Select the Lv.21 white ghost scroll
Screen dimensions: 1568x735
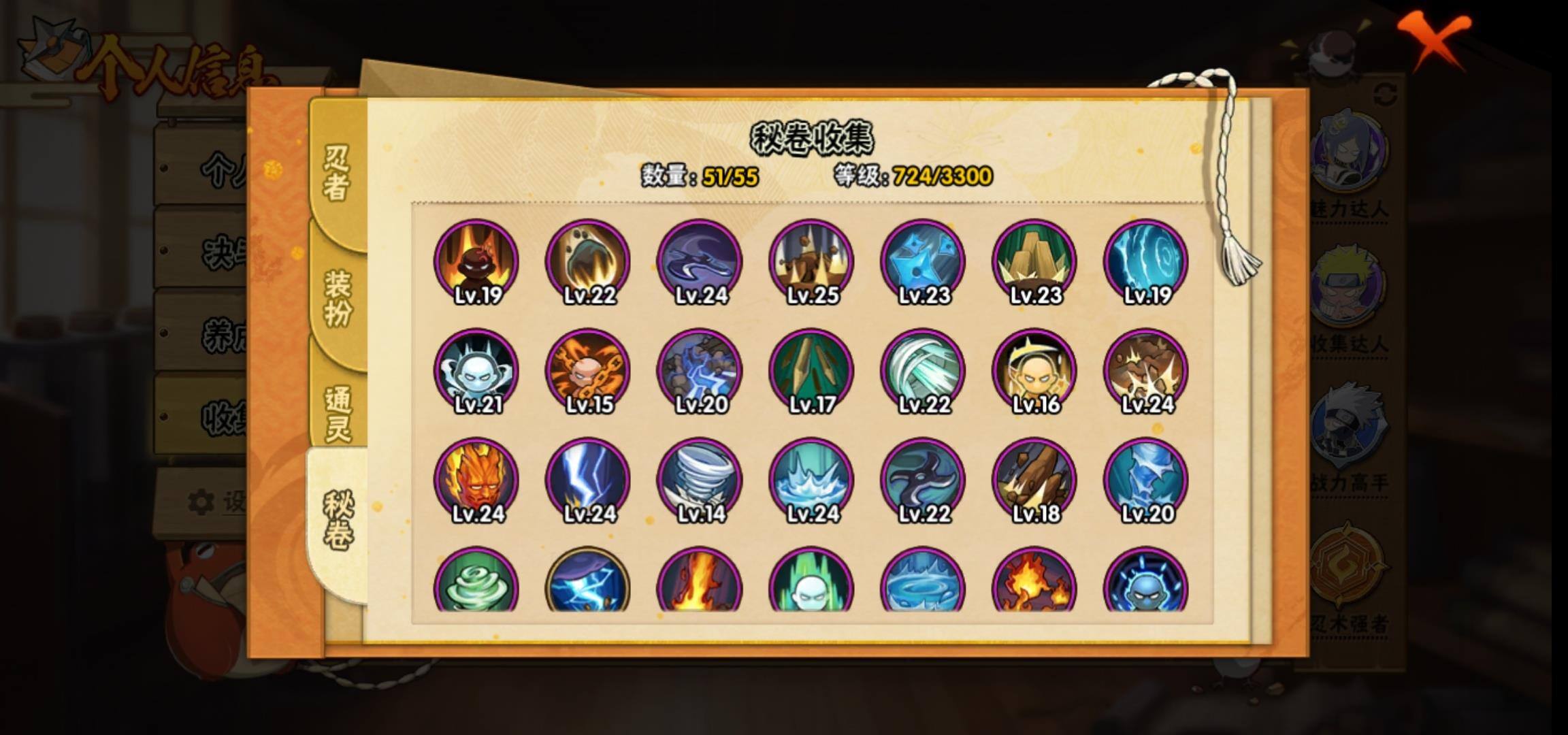pos(476,371)
